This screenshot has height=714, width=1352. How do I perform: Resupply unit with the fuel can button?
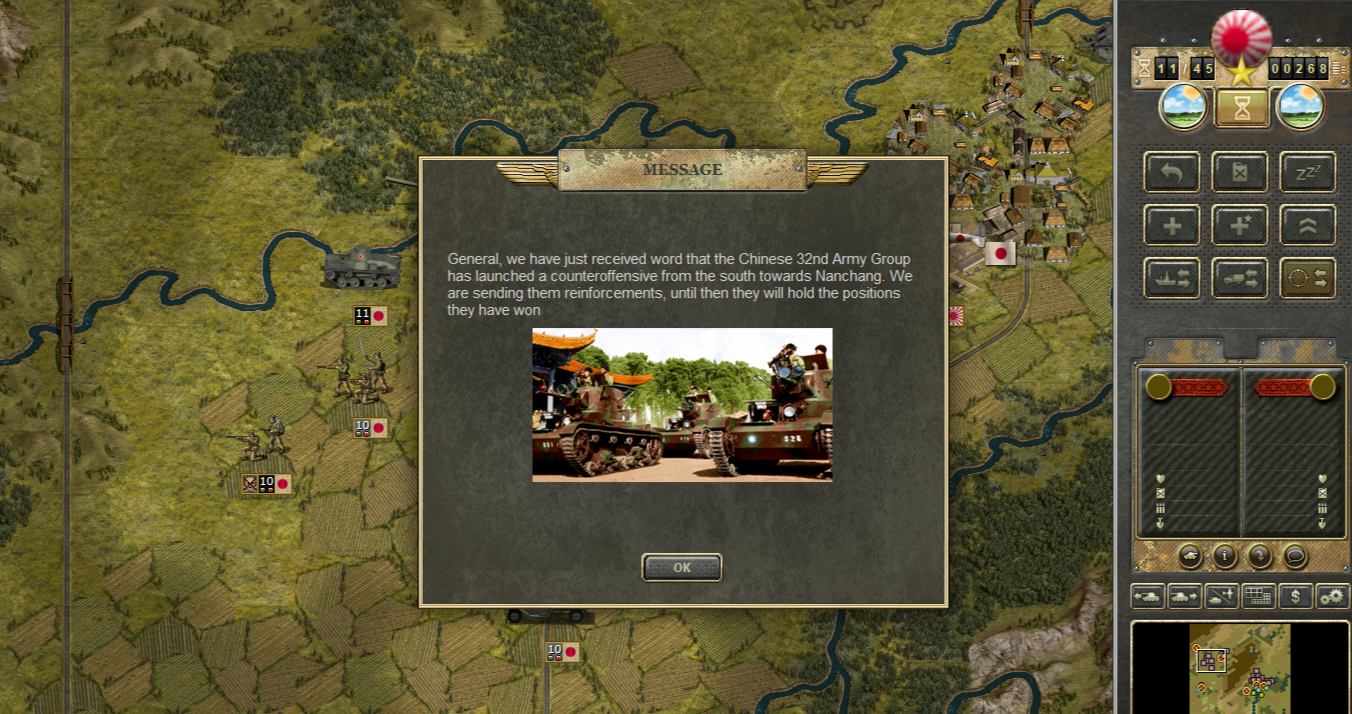(1239, 172)
